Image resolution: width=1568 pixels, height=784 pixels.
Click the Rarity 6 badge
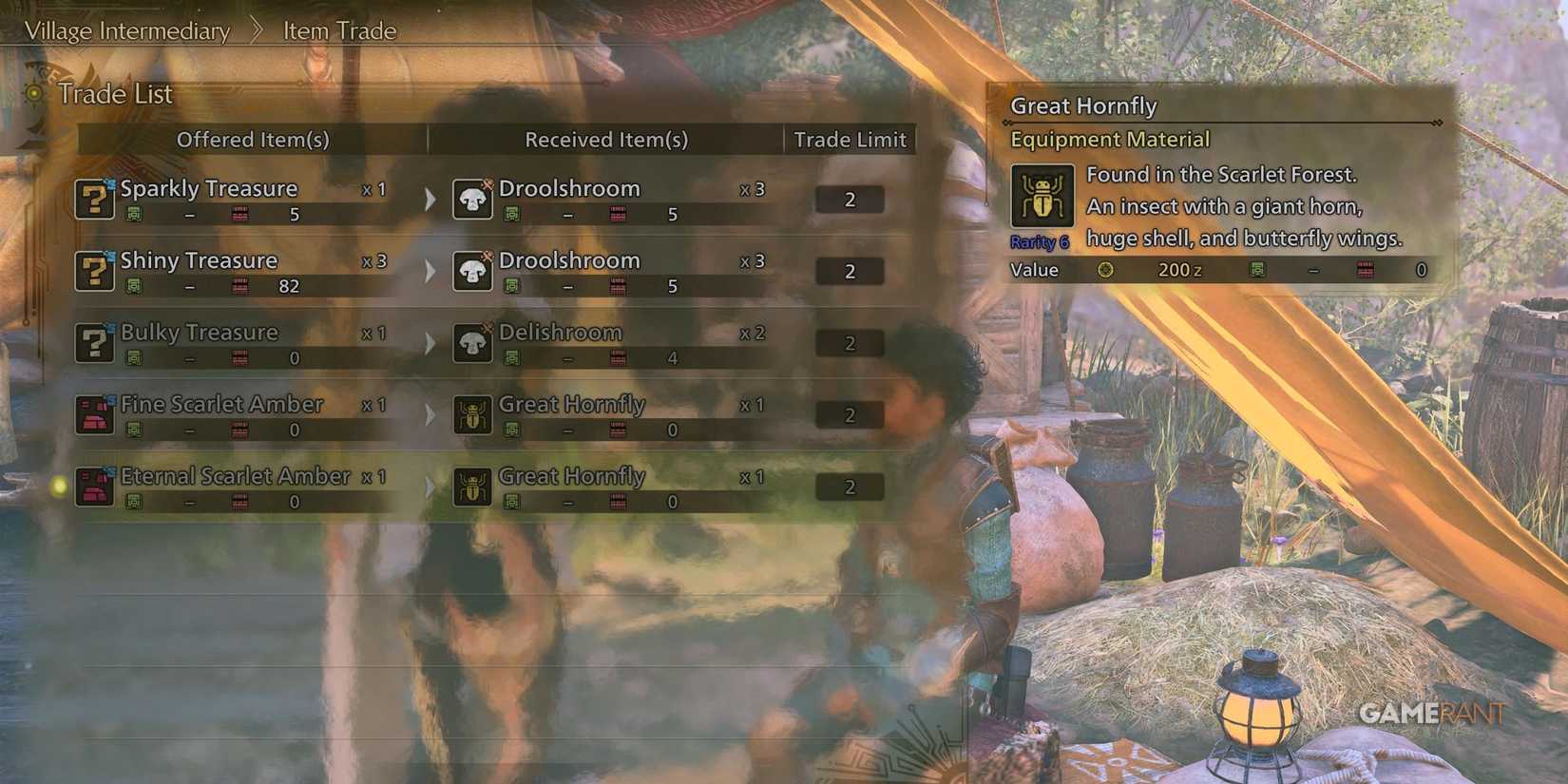click(x=1040, y=241)
